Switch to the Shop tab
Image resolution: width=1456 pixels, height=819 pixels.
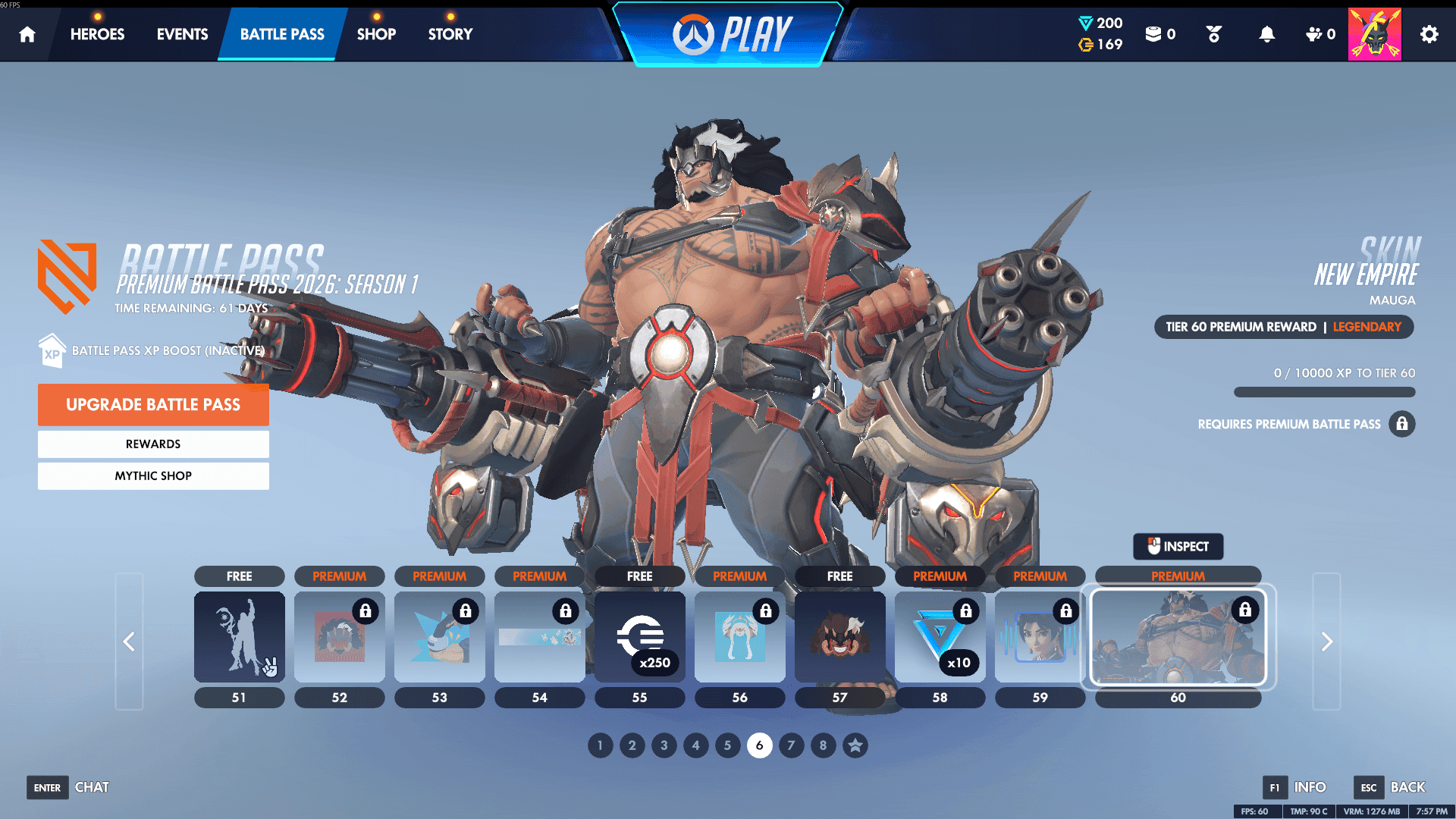point(376,33)
